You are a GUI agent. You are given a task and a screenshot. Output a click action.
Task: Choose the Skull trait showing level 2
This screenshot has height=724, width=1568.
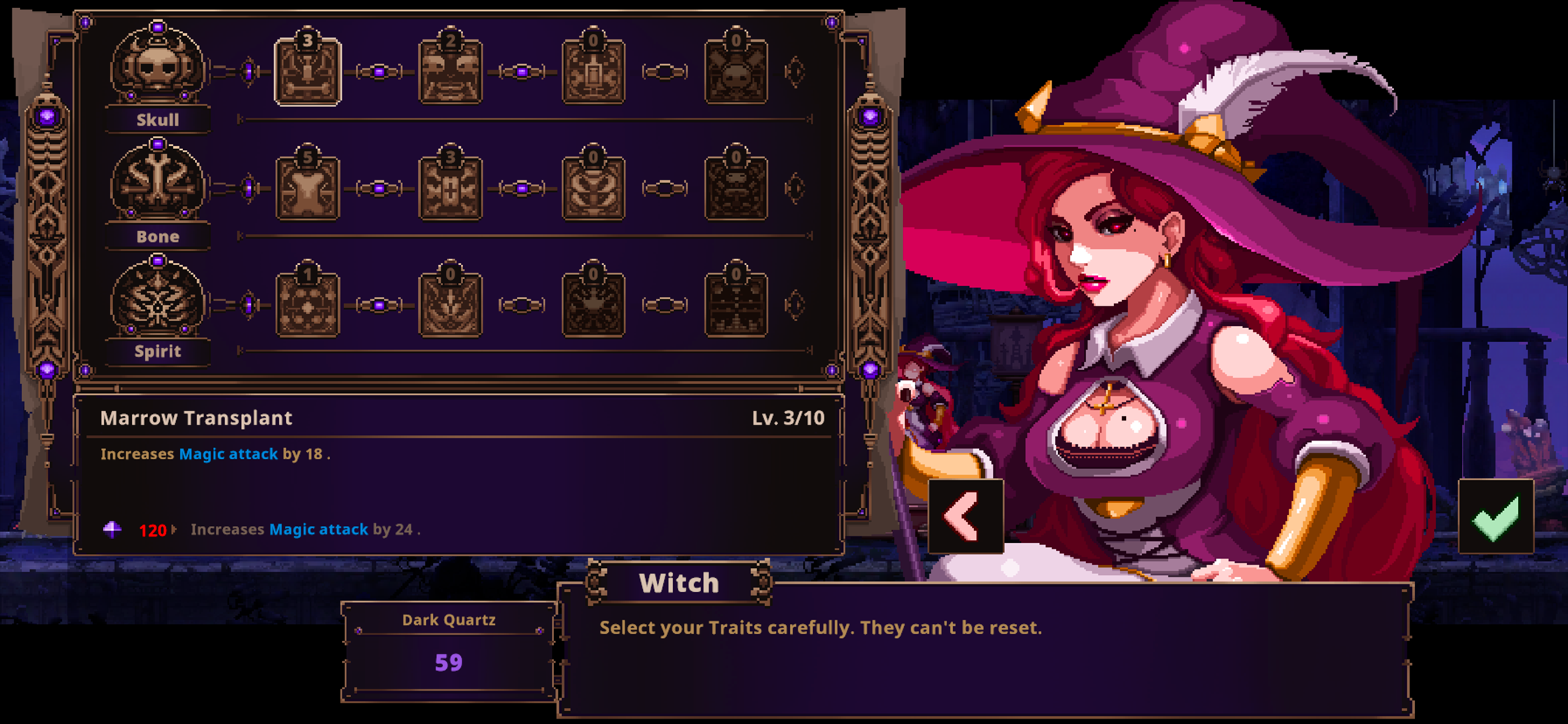[450, 72]
